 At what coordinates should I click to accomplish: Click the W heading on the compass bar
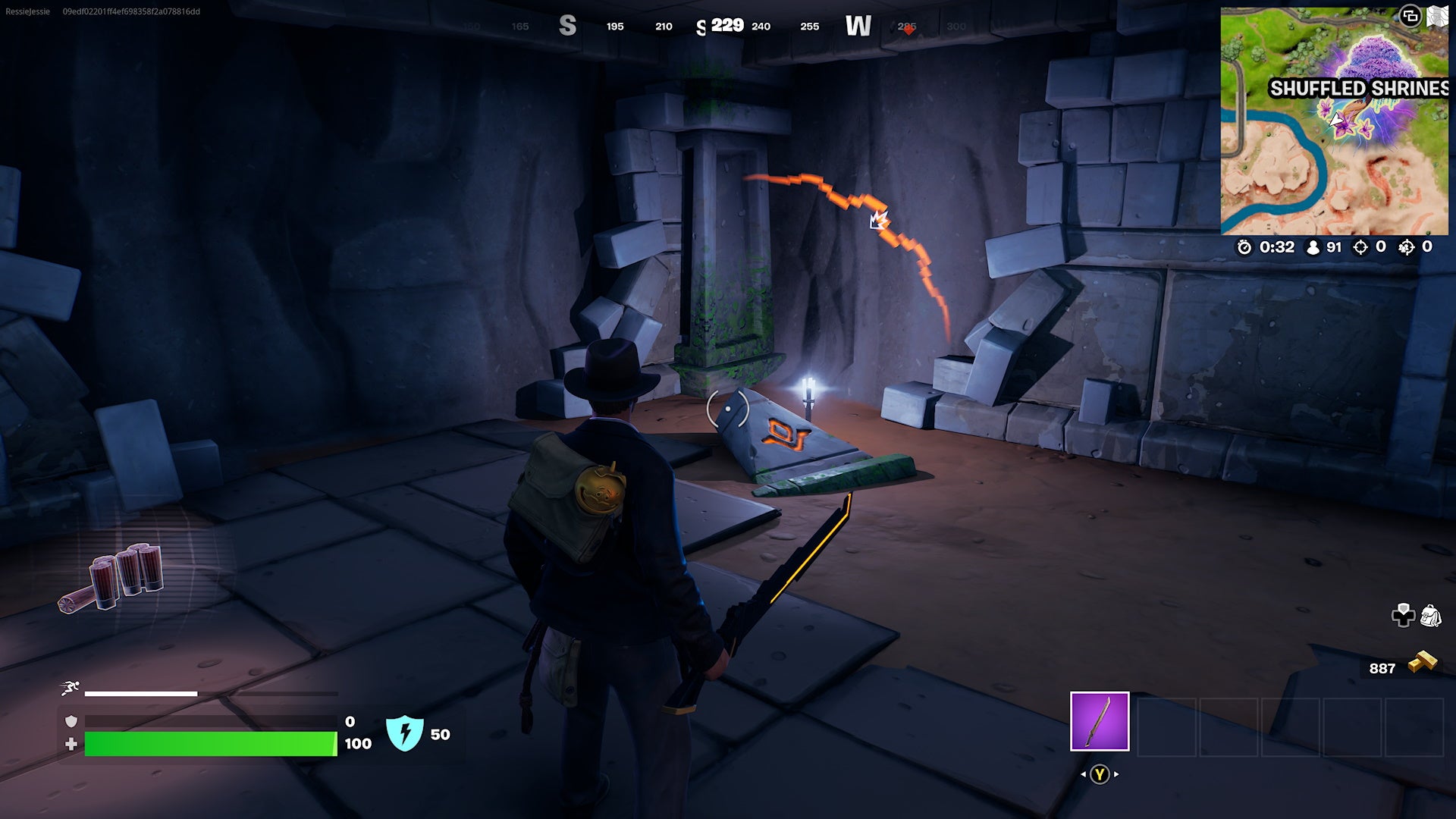(x=858, y=25)
